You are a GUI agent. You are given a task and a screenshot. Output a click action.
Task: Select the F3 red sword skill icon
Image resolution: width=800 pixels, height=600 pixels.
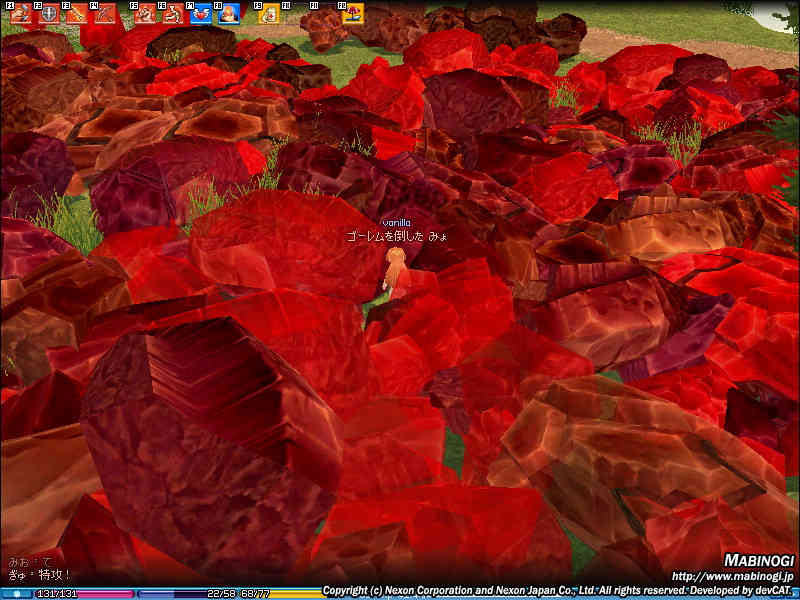pyautogui.click(x=77, y=14)
